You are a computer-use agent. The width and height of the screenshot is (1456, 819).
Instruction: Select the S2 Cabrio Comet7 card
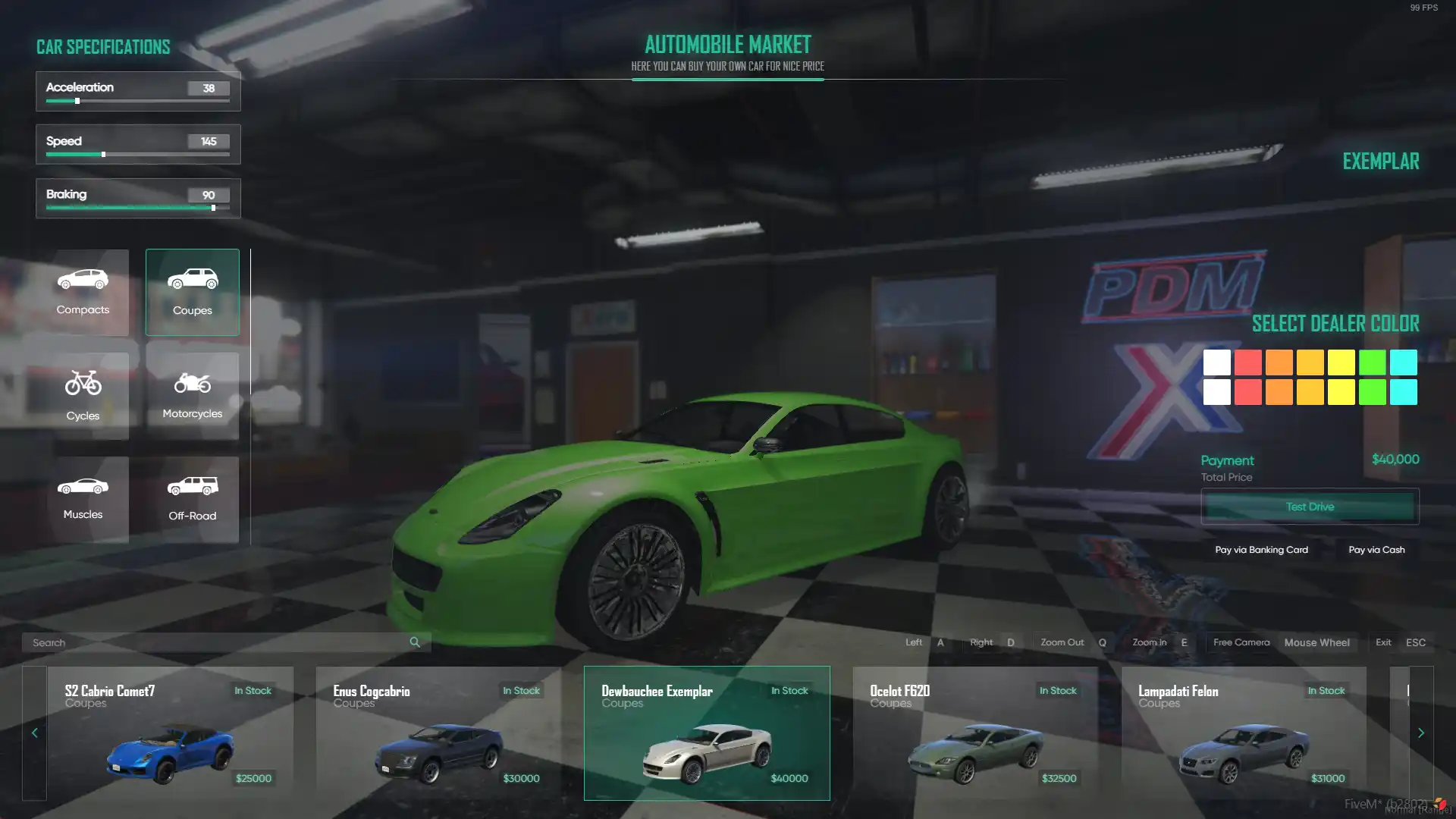coord(170,733)
